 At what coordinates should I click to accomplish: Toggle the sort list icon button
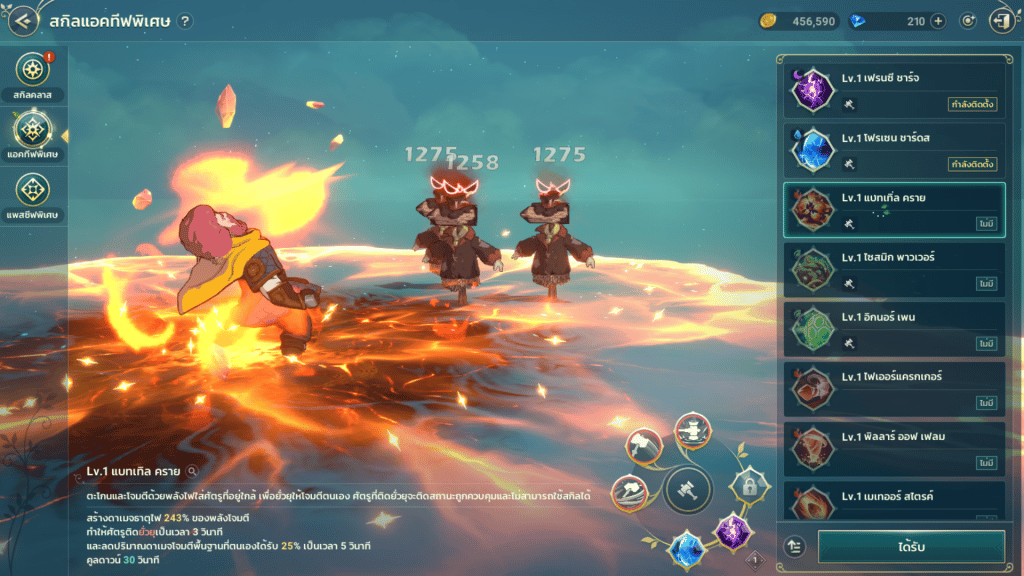click(x=796, y=547)
